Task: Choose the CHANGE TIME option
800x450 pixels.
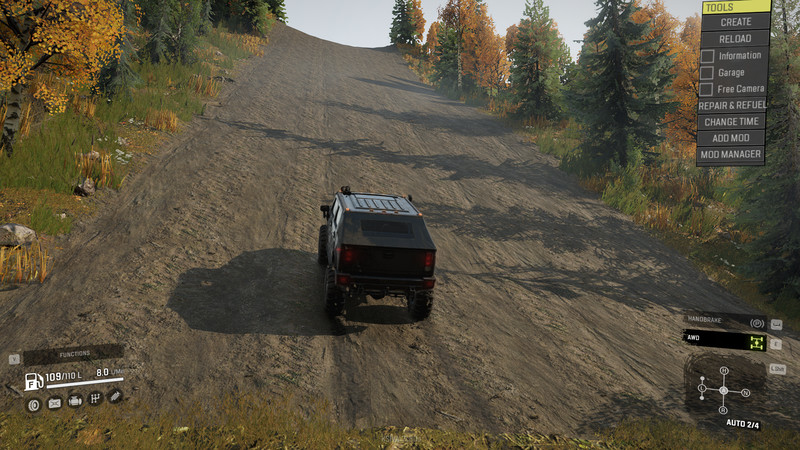Action: tap(732, 122)
